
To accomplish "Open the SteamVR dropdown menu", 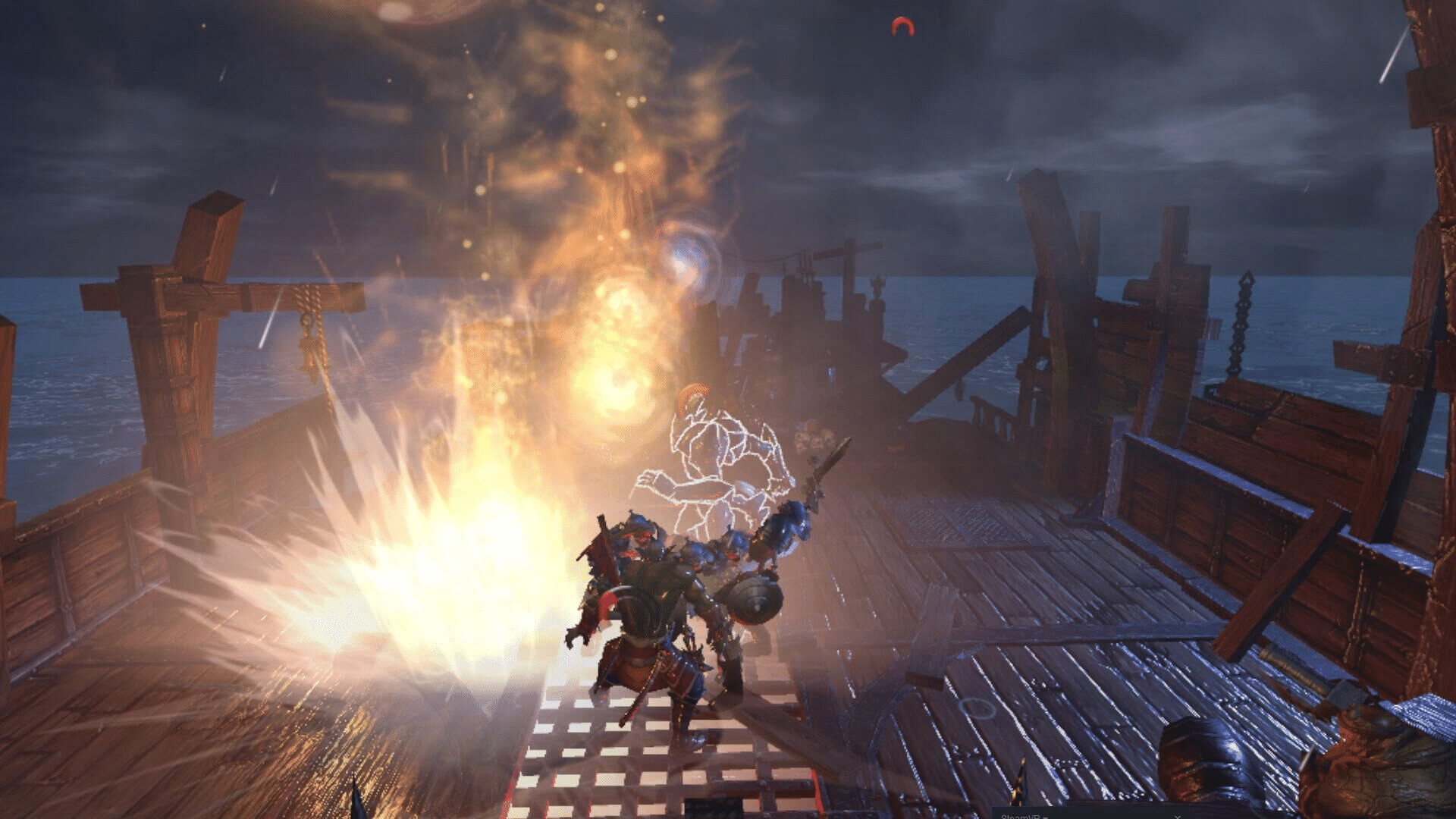I will [1024, 816].
